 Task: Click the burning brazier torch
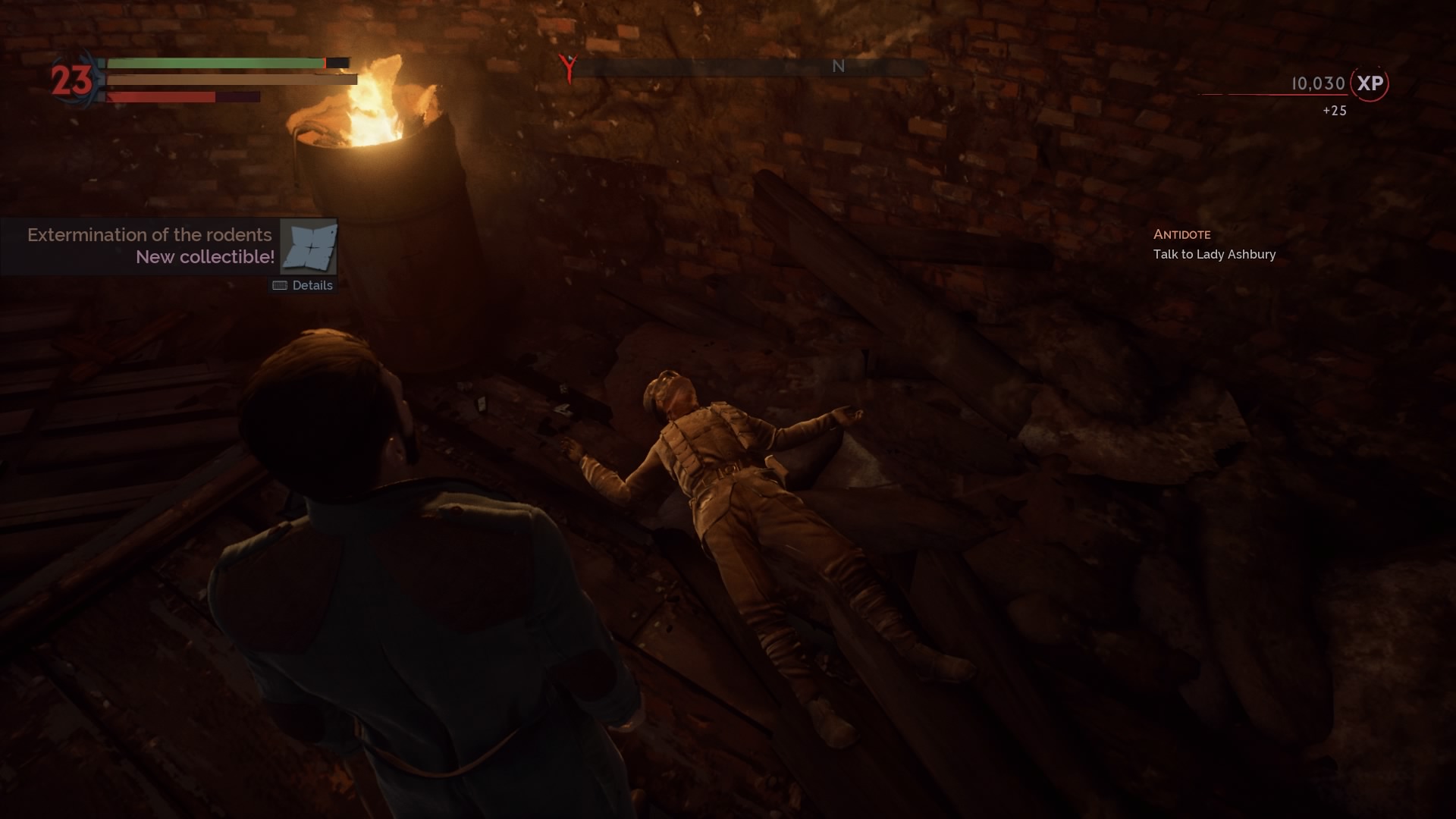click(372, 121)
